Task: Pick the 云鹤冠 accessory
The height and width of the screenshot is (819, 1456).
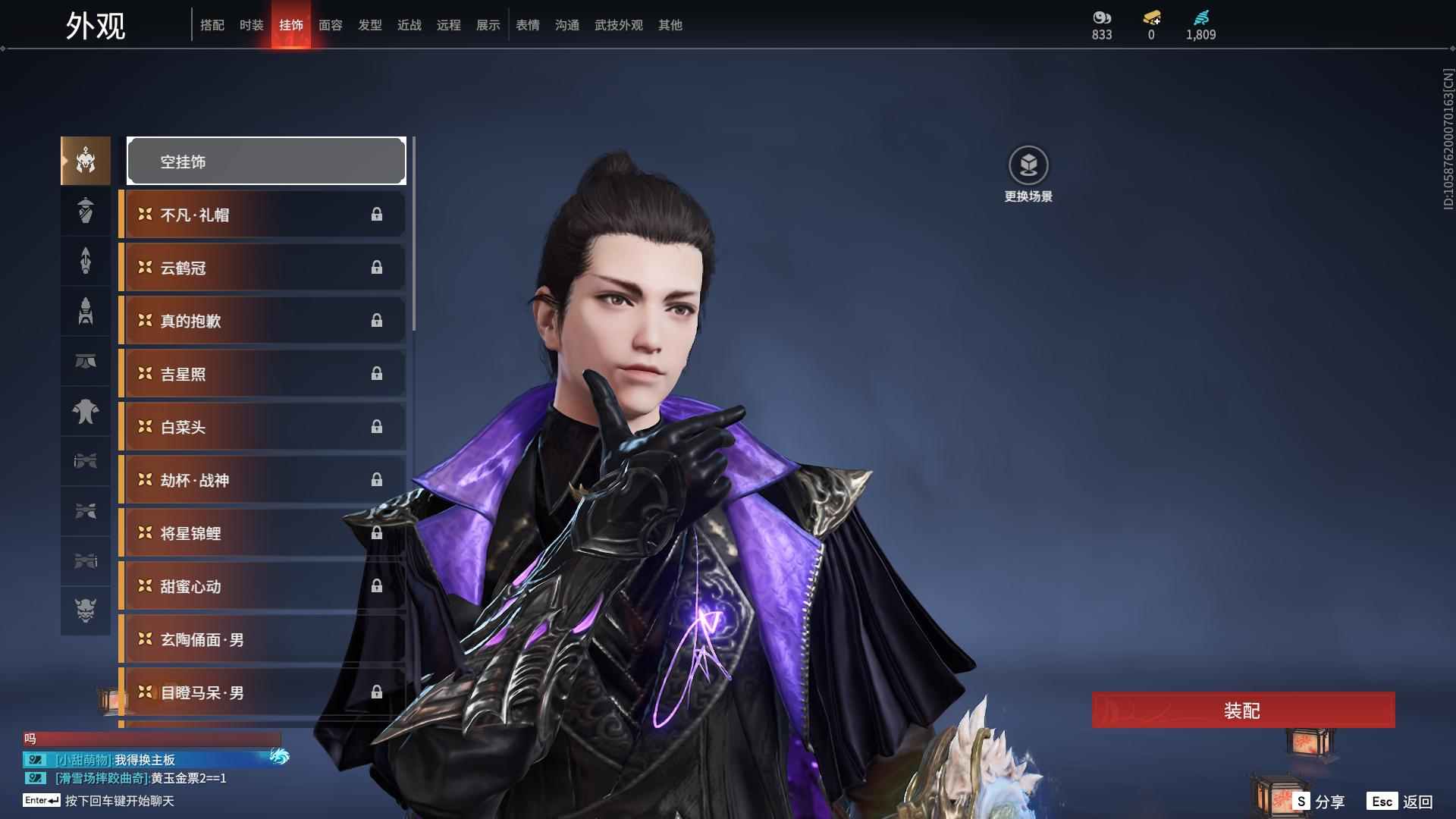Action: 262,268
